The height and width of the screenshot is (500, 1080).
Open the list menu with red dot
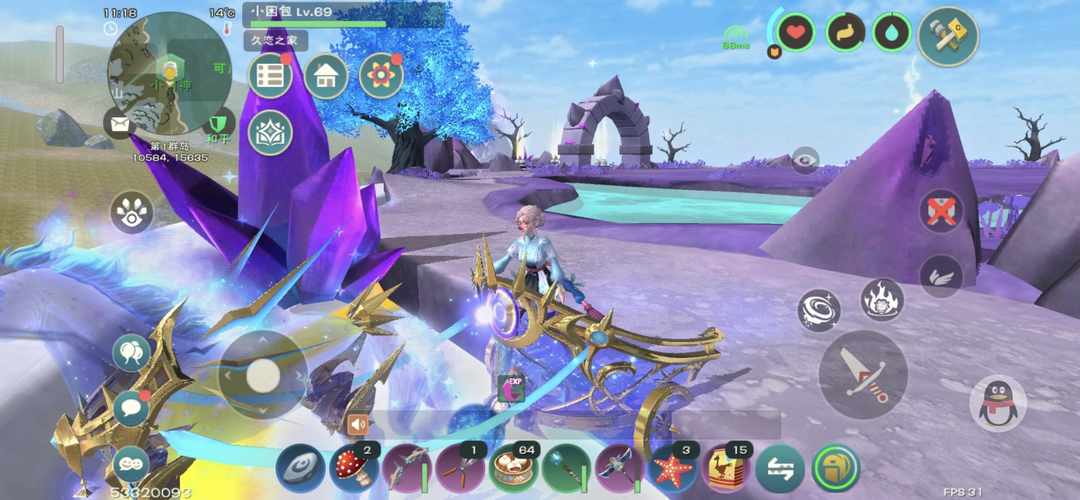point(270,76)
